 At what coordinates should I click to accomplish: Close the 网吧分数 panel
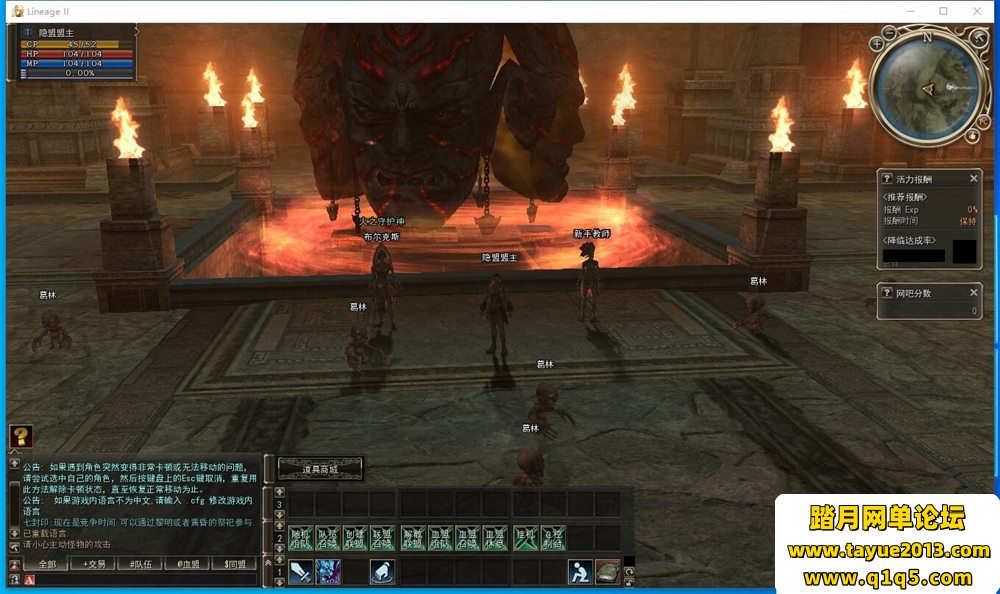coord(974,293)
